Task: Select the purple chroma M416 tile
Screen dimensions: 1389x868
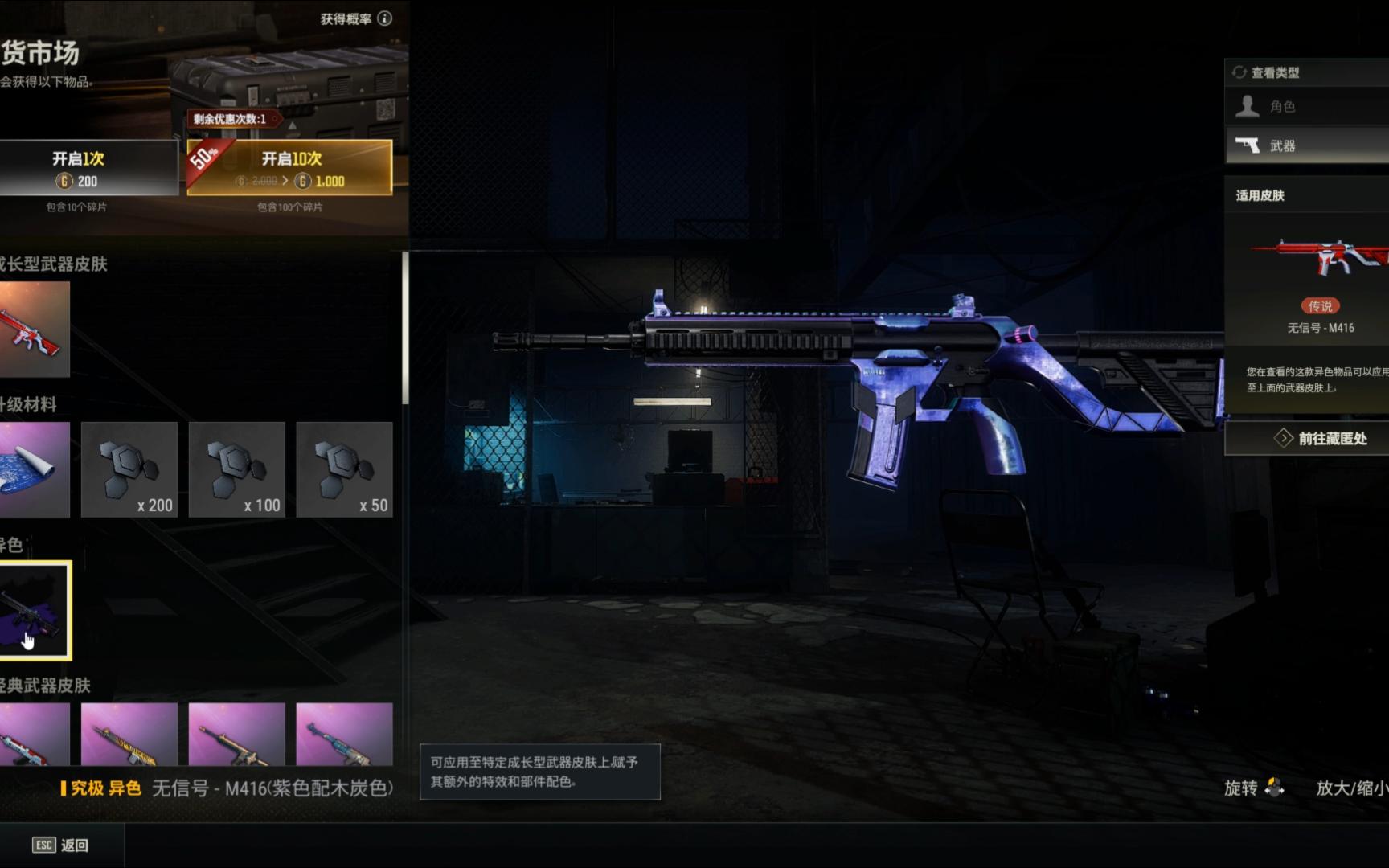Action: click(x=35, y=611)
